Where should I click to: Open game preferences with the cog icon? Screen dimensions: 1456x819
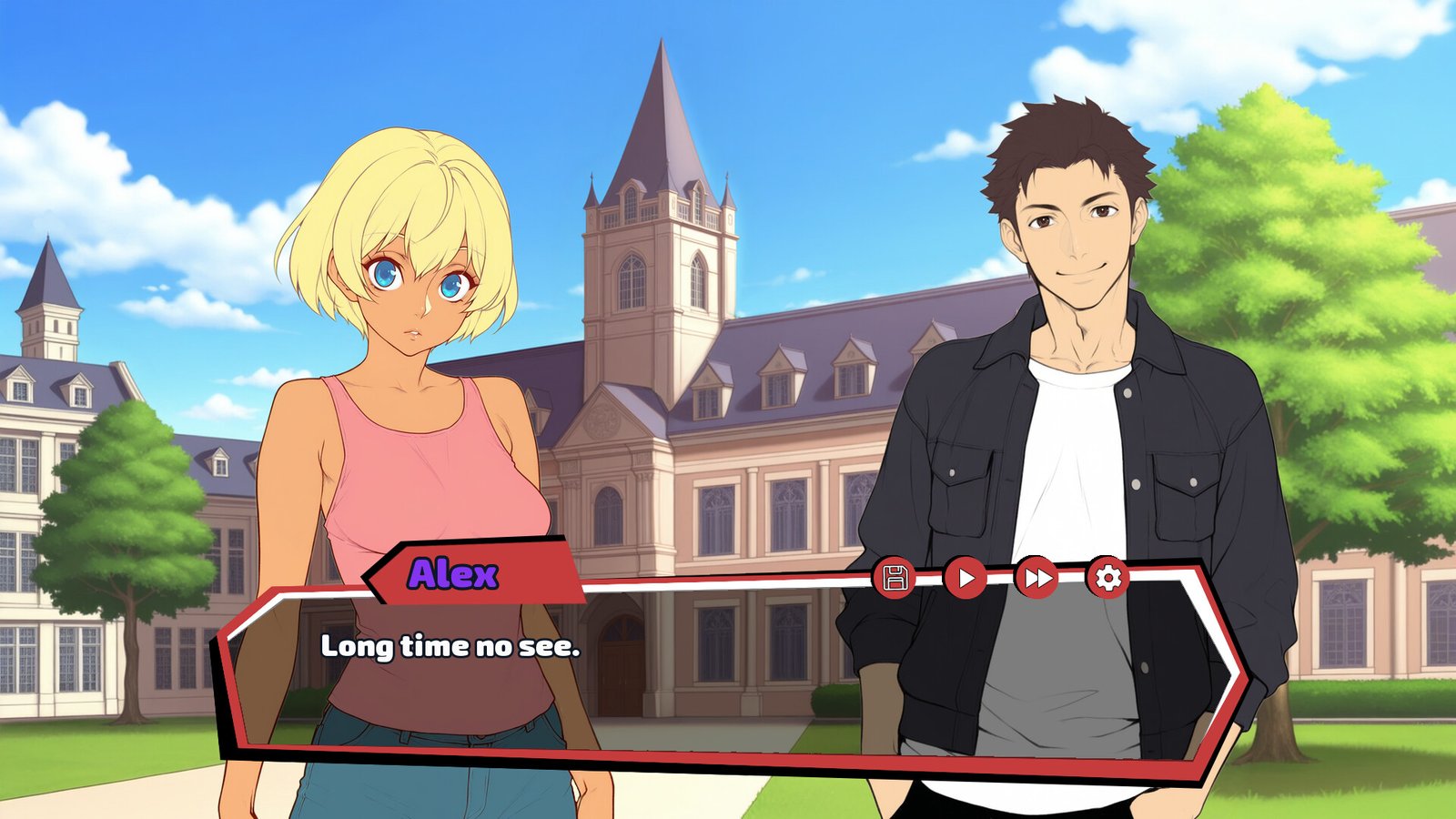[1108, 575]
